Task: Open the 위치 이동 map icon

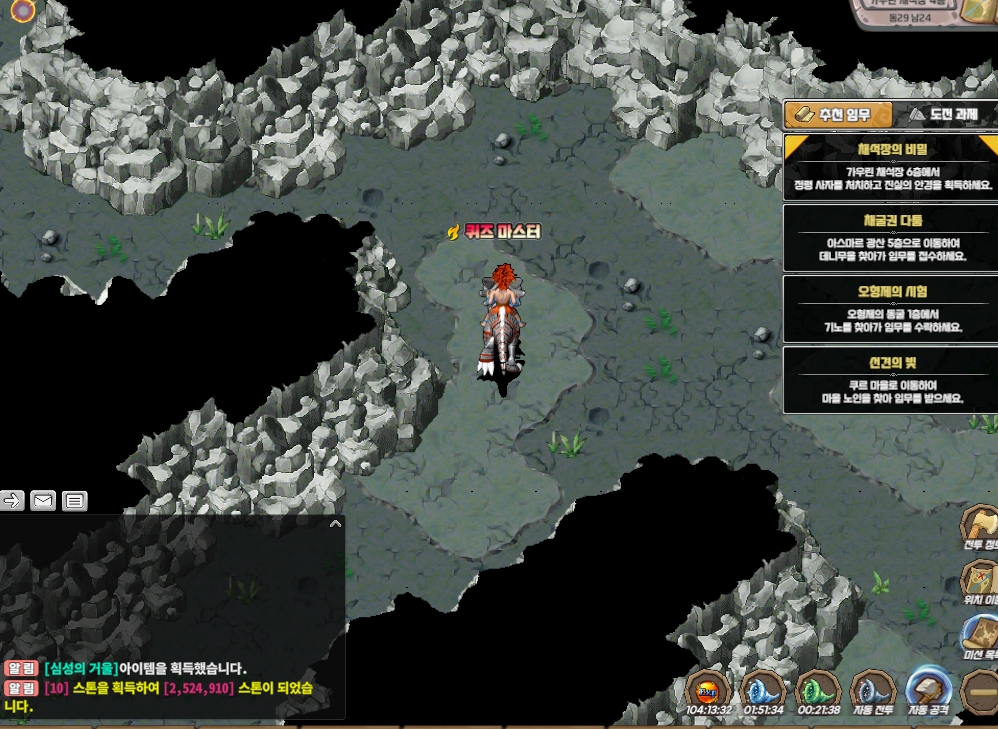Action: [979, 581]
